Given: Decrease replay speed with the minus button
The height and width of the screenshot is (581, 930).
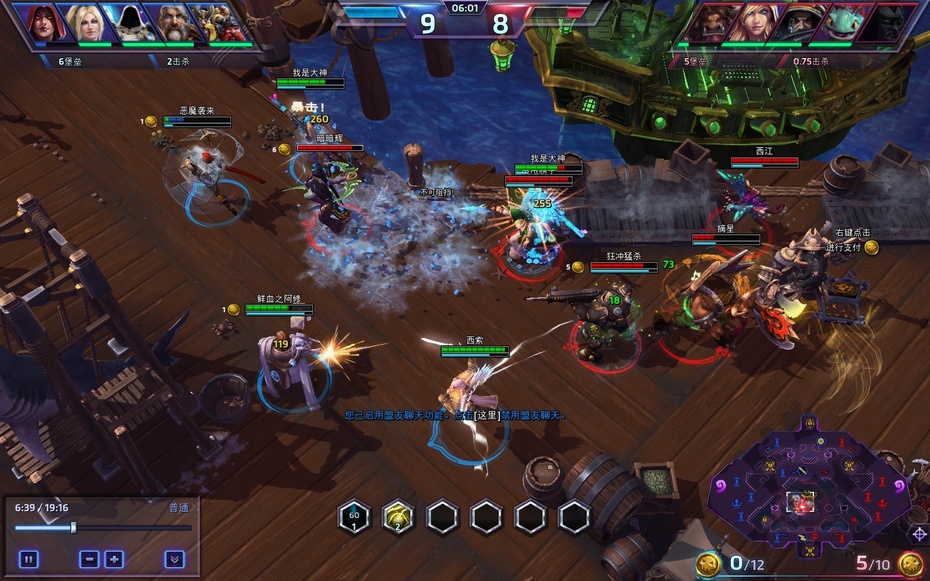Looking at the screenshot, I should [x=89, y=559].
